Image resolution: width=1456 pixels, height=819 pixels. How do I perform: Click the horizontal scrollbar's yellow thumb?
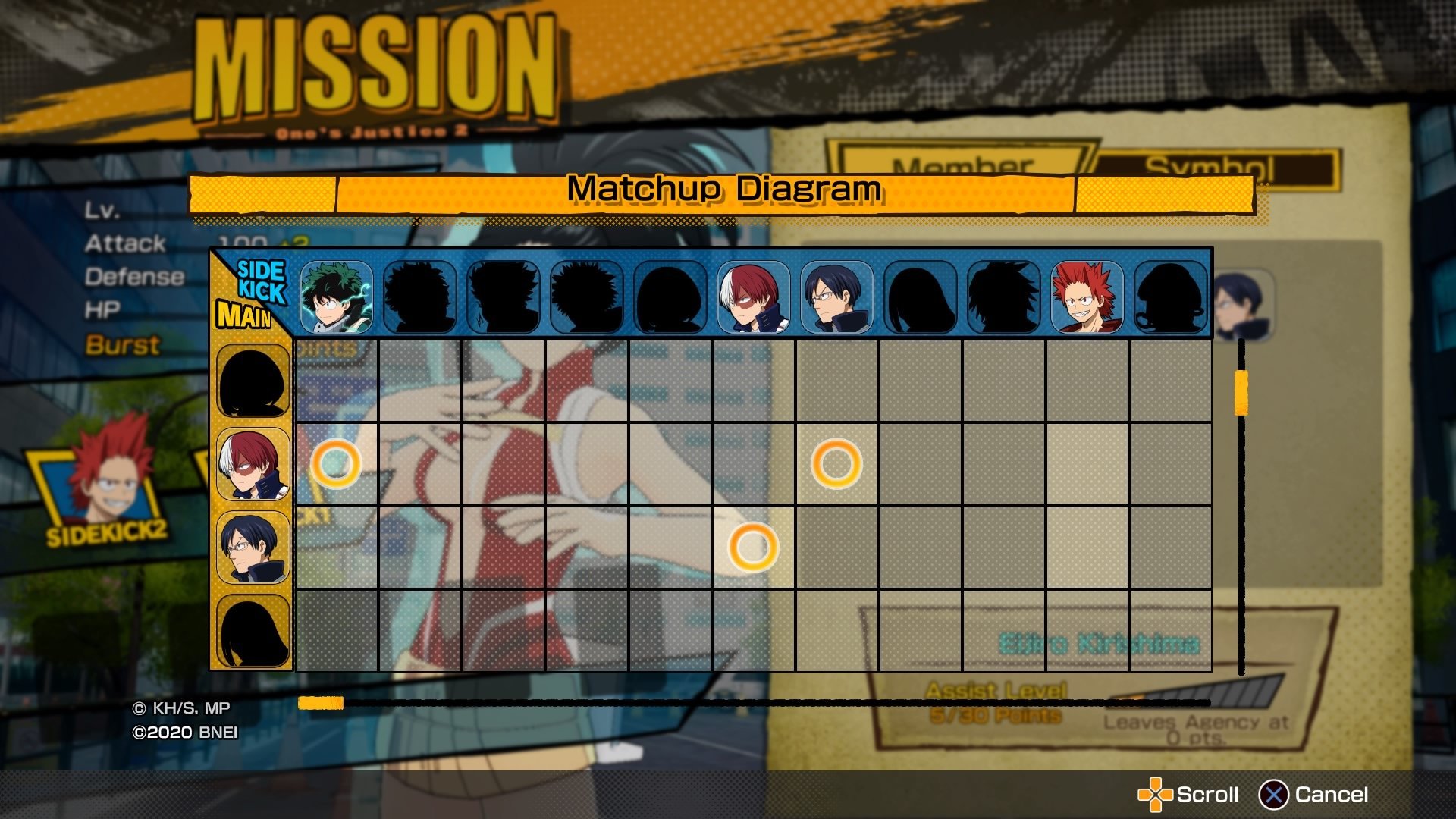click(x=321, y=703)
